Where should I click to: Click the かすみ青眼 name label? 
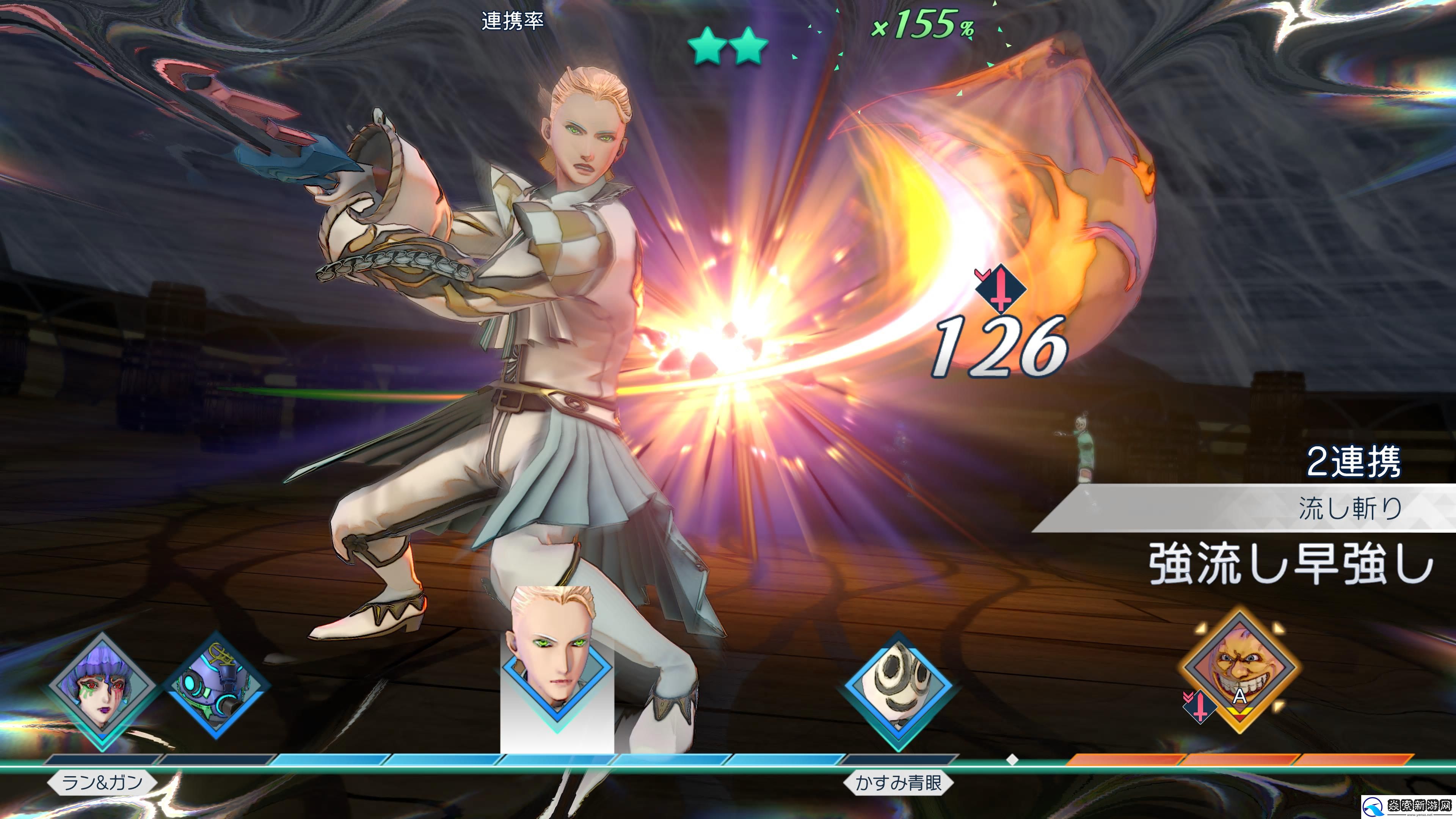coord(898,783)
